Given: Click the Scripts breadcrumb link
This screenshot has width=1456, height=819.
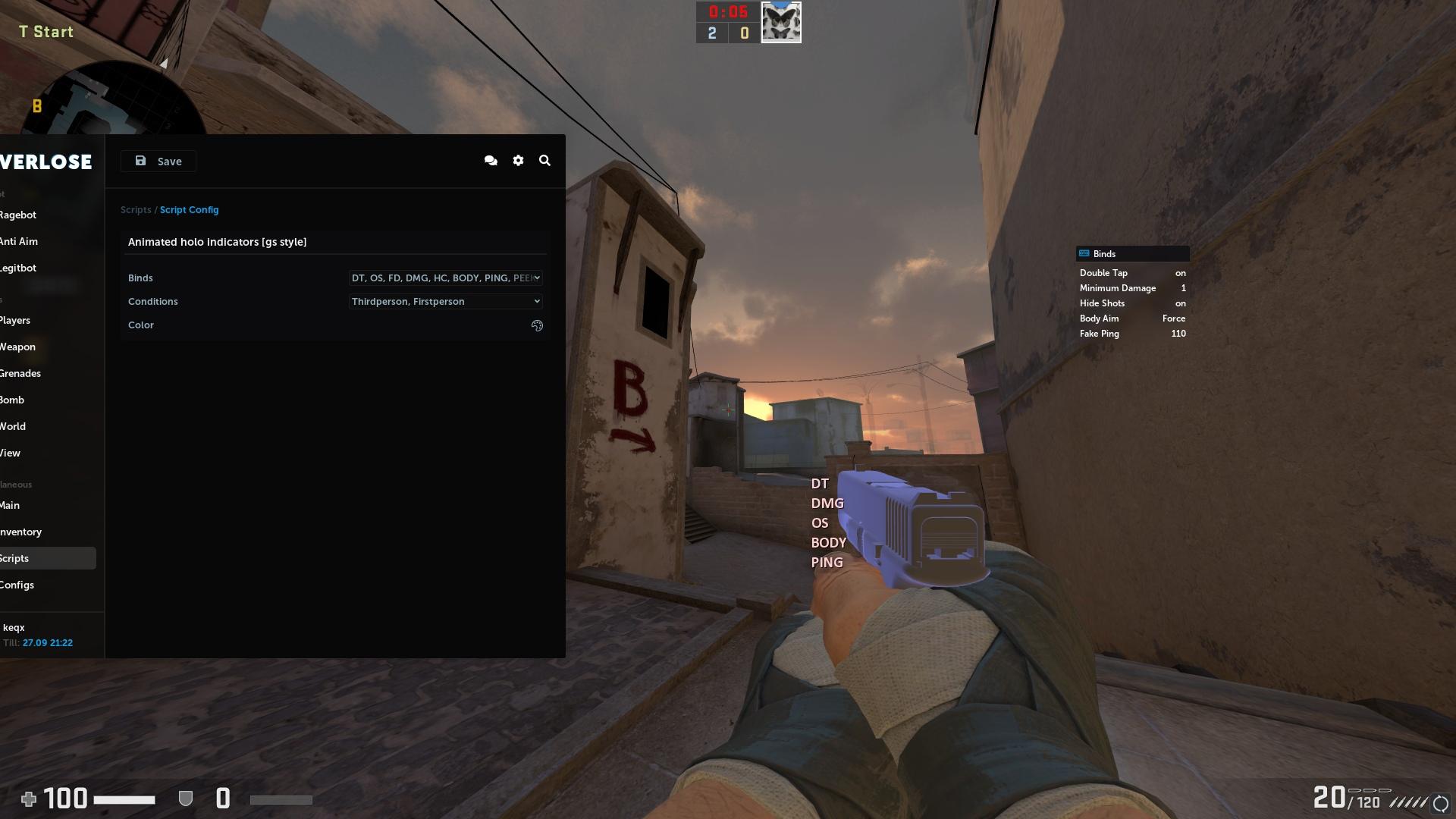Looking at the screenshot, I should (x=136, y=209).
